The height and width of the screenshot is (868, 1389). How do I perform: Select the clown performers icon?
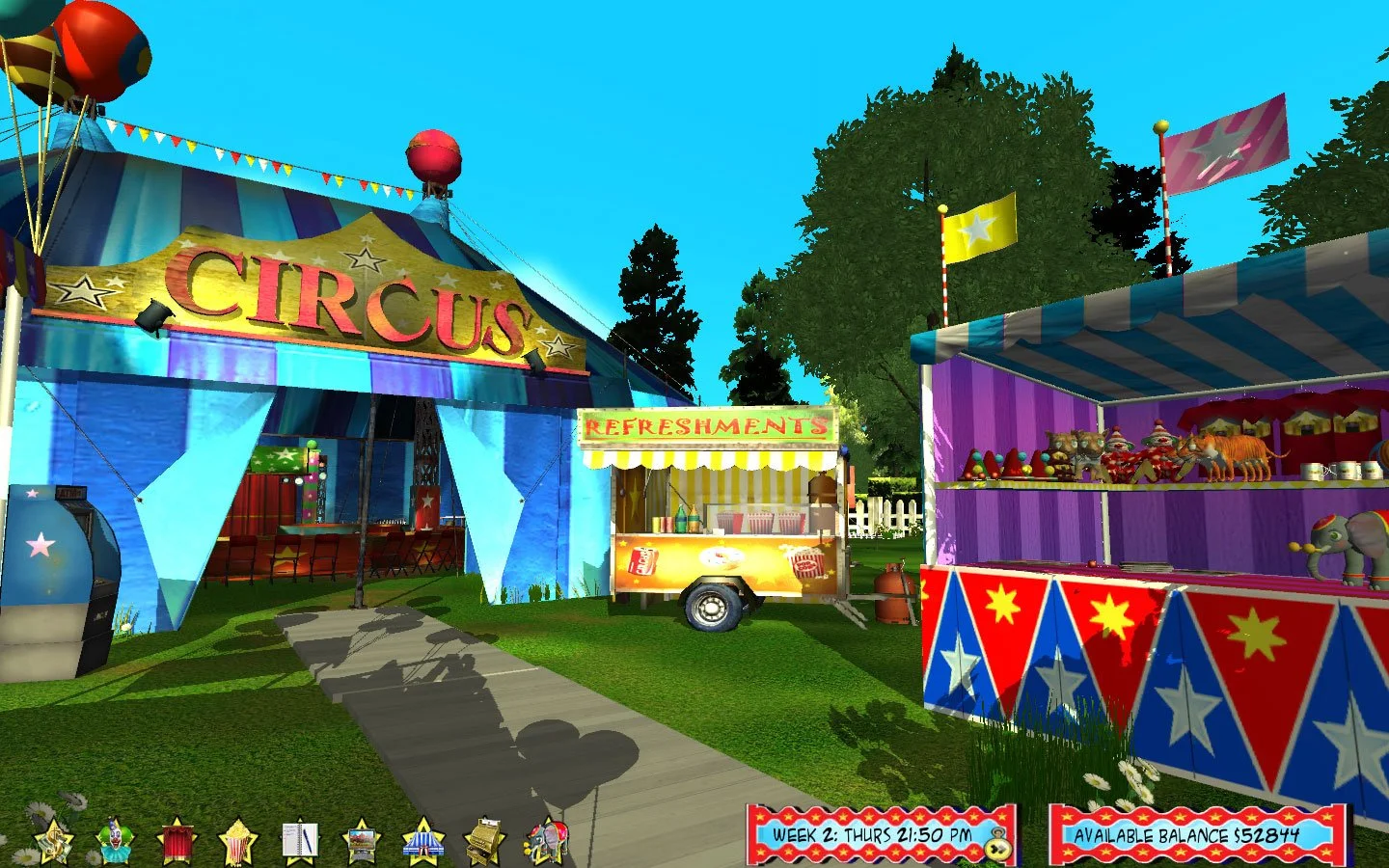(116, 839)
